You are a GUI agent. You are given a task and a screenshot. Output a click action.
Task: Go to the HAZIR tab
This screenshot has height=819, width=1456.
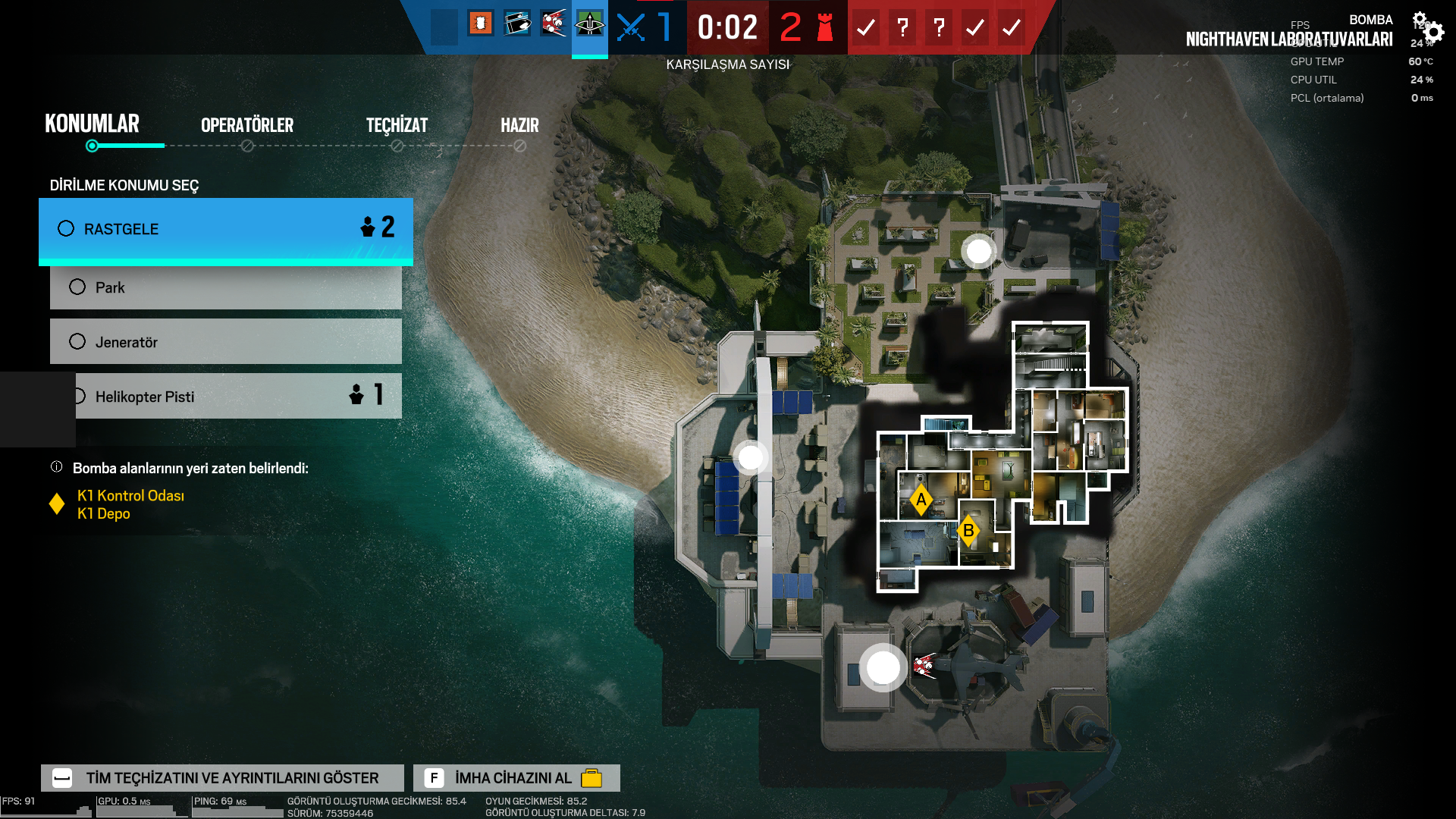coord(519,126)
